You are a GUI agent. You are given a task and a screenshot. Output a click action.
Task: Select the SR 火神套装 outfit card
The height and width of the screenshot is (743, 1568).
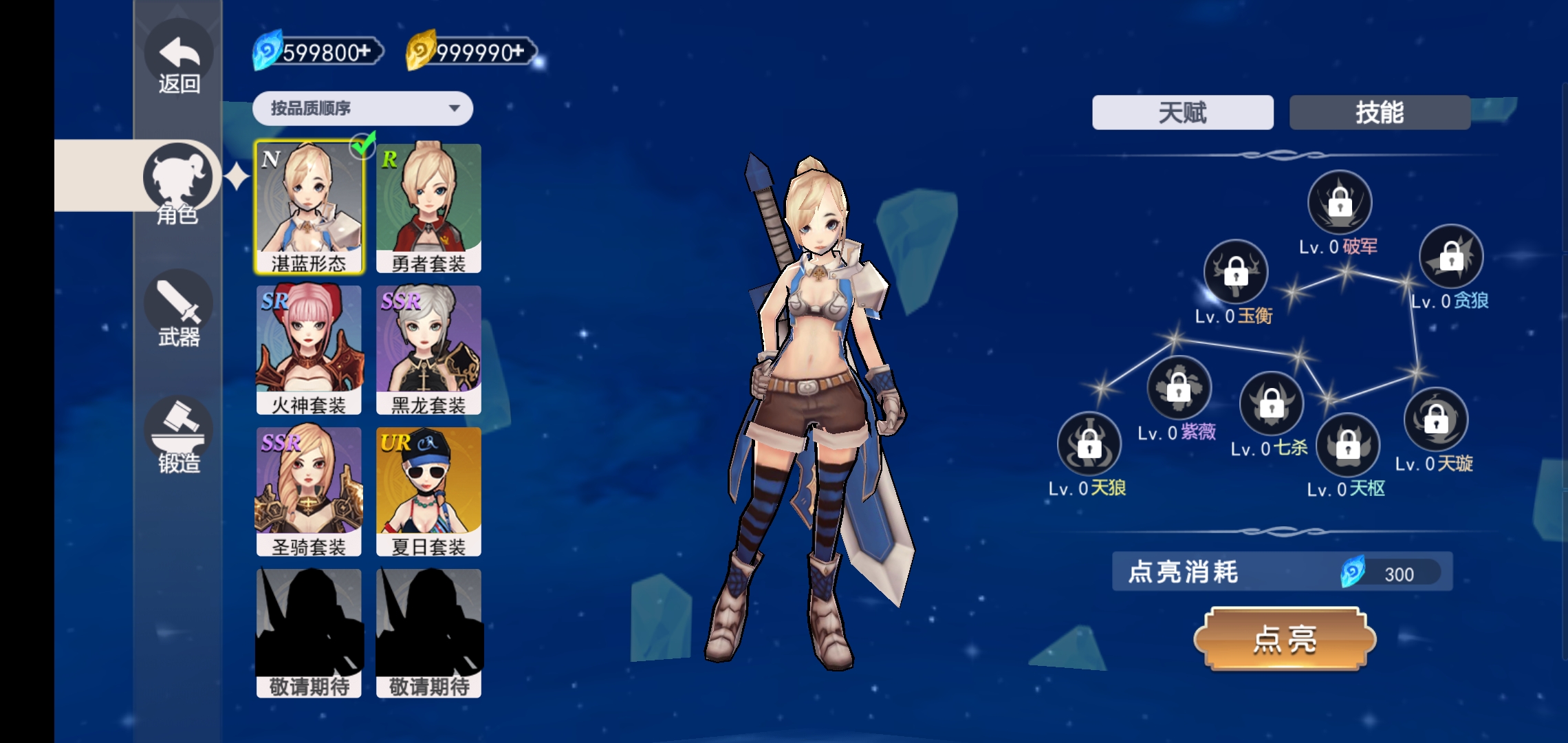309,349
